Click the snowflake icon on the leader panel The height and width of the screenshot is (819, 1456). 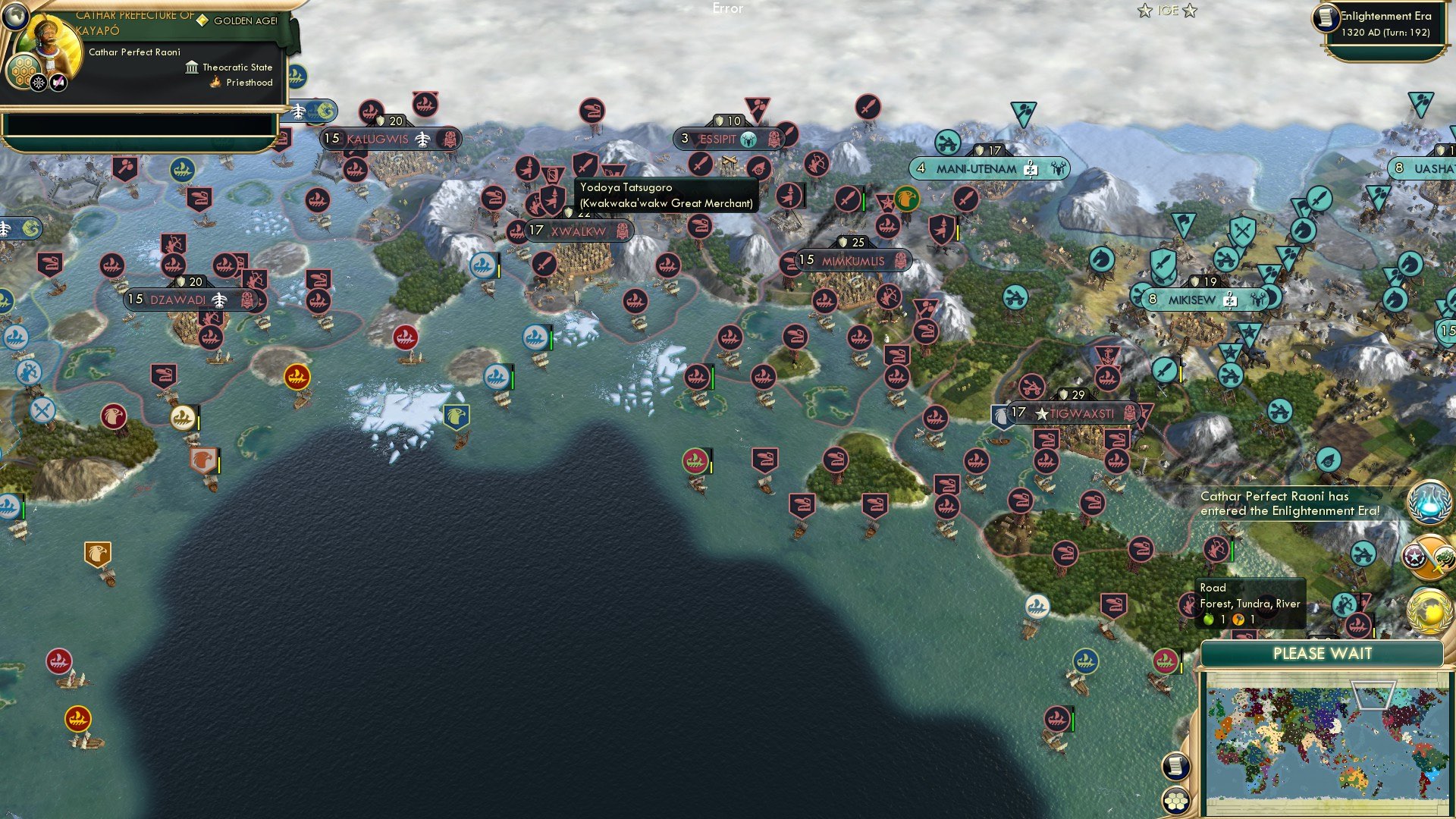pos(39,82)
